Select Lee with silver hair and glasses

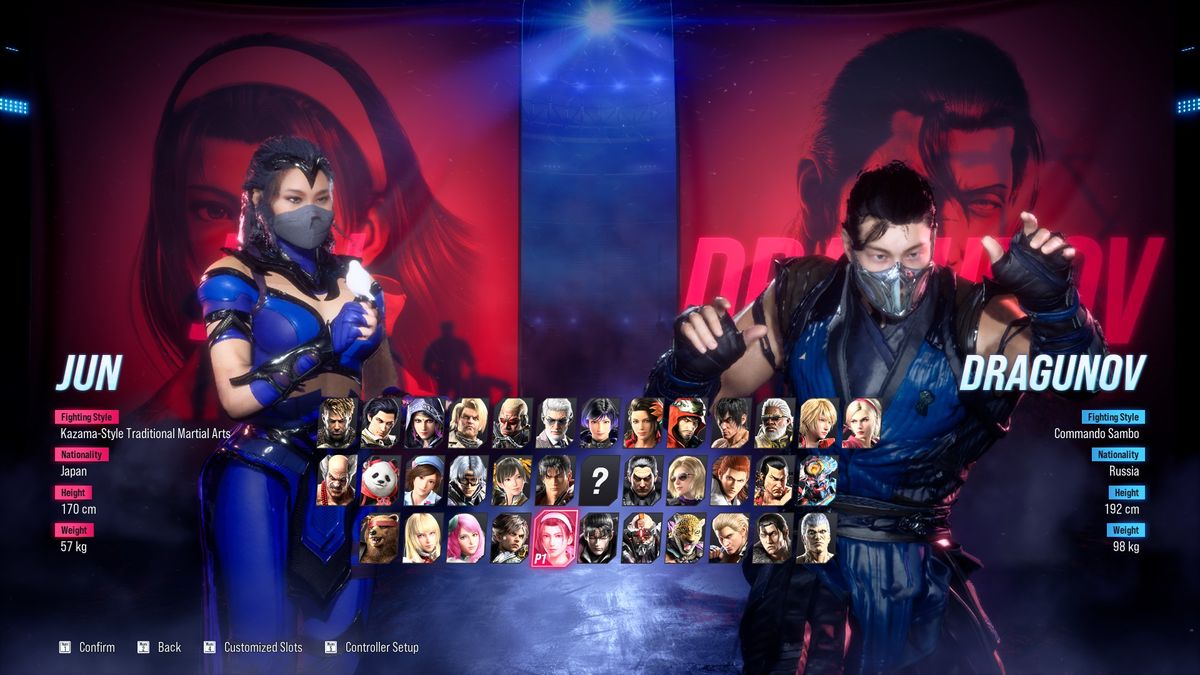pyautogui.click(x=465, y=481)
